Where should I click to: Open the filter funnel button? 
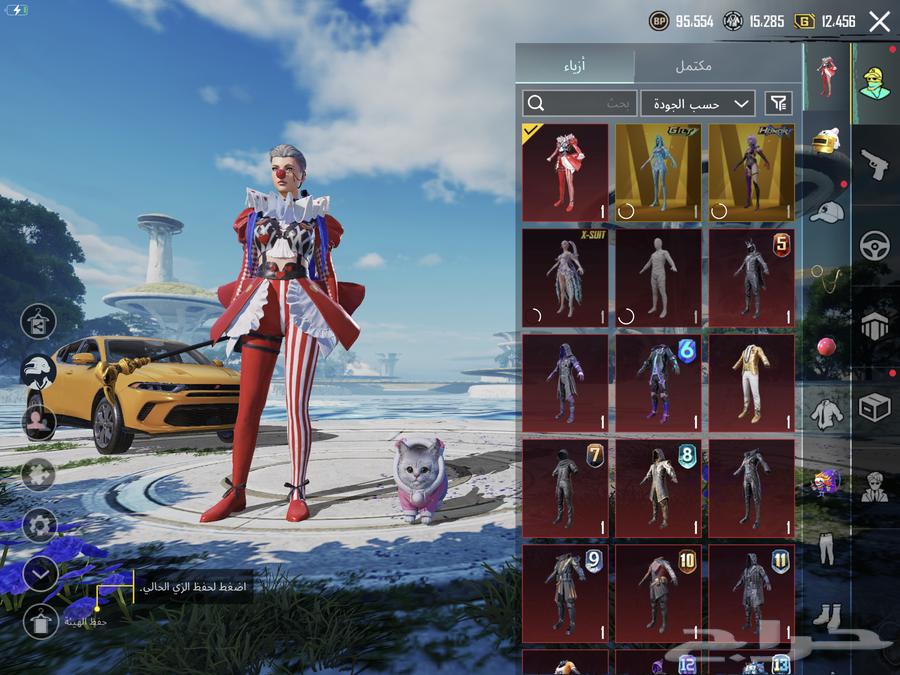pyautogui.click(x=778, y=103)
